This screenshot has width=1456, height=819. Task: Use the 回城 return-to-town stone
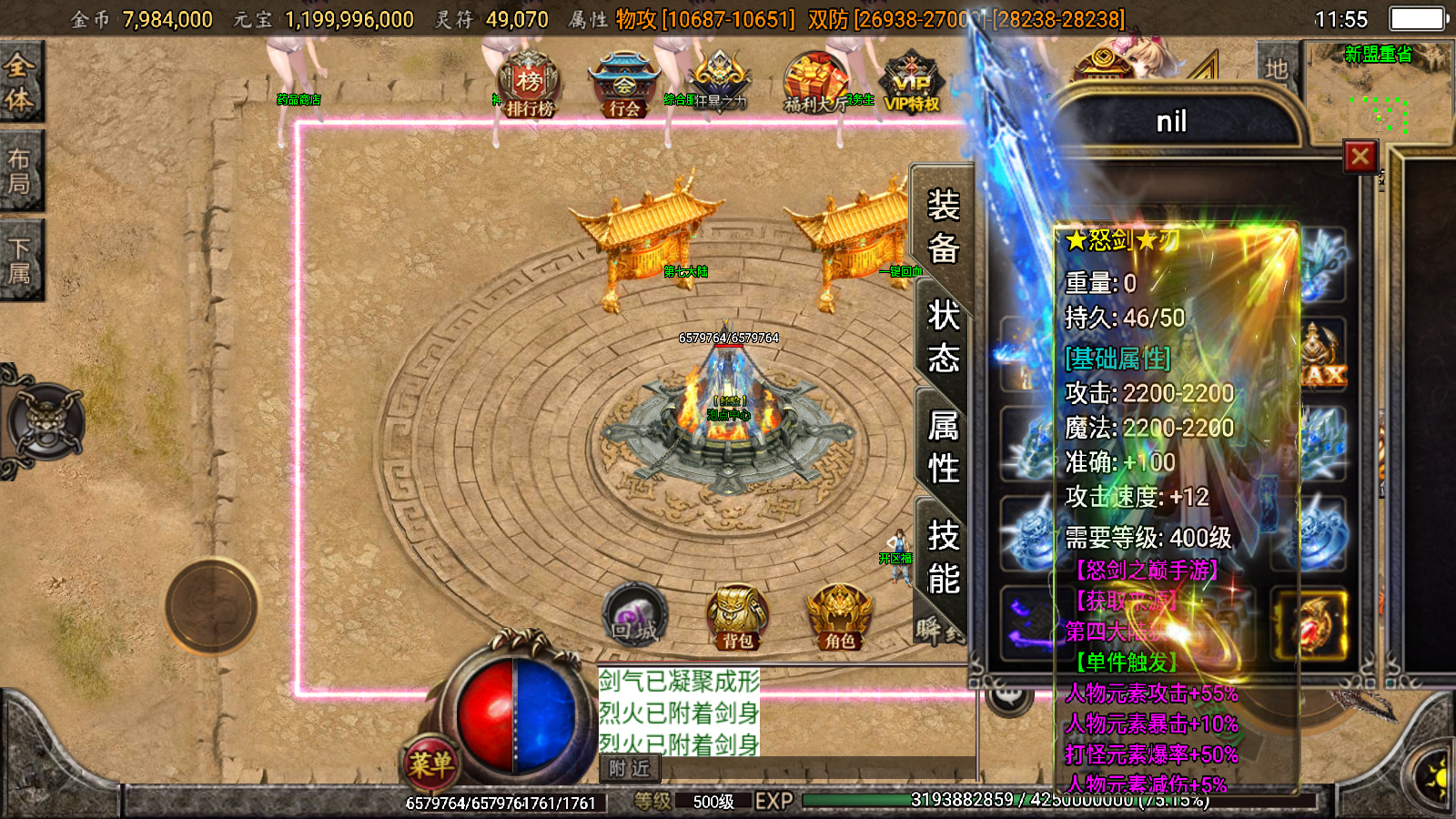click(x=634, y=615)
